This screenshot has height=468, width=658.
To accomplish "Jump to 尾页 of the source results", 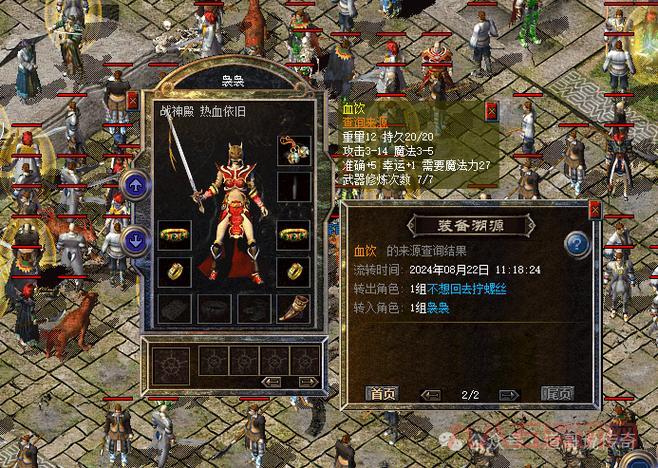I will [x=557, y=393].
